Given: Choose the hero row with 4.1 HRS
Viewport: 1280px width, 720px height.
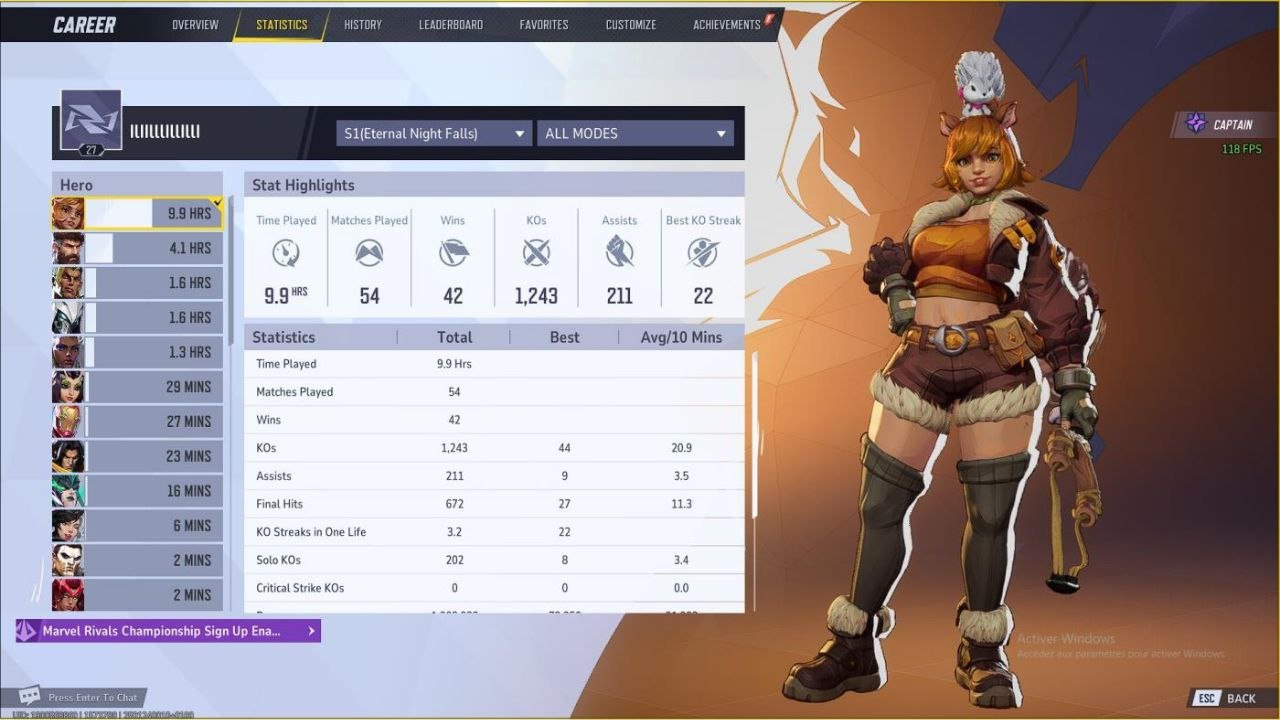Looking at the screenshot, I should [x=138, y=248].
